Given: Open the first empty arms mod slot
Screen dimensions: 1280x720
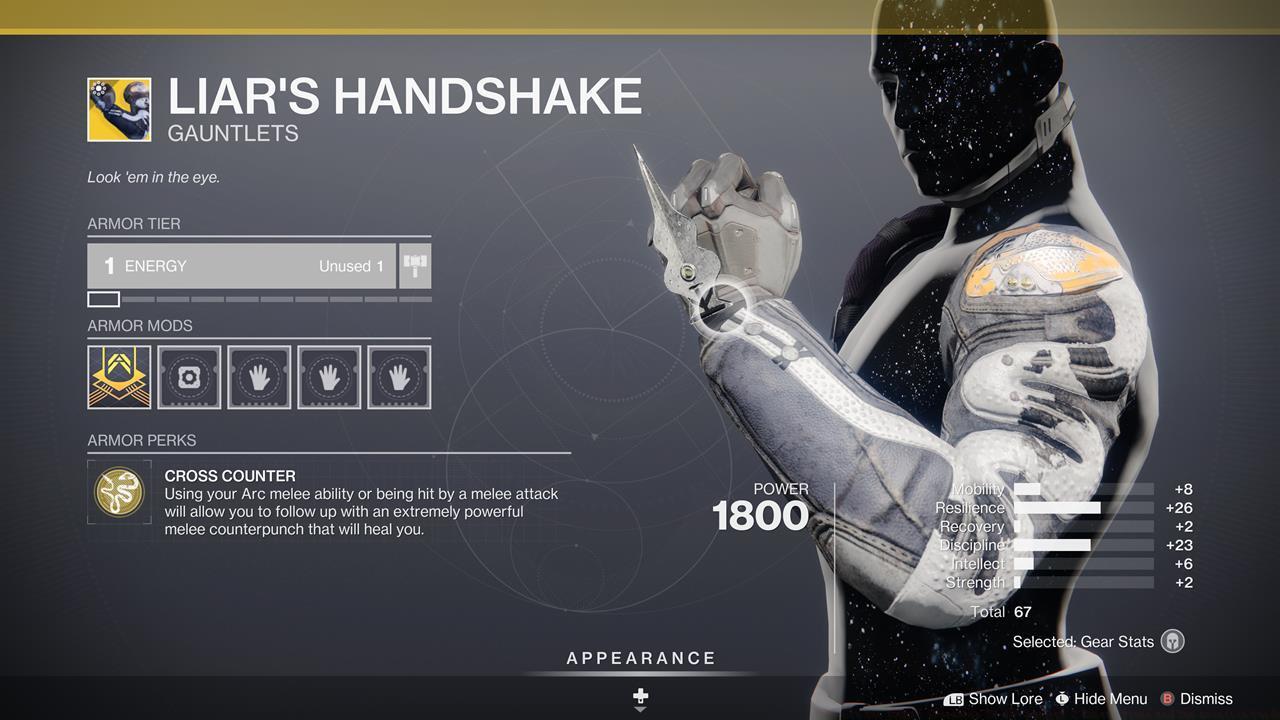Looking at the screenshot, I should 259,377.
